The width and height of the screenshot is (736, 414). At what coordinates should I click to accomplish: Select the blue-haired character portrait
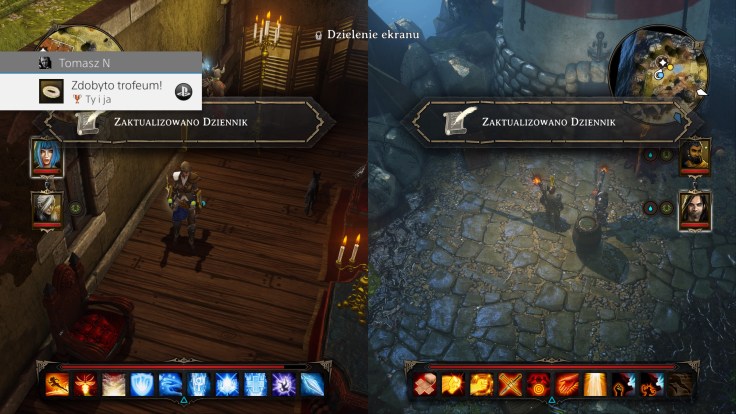pyautogui.click(x=47, y=157)
